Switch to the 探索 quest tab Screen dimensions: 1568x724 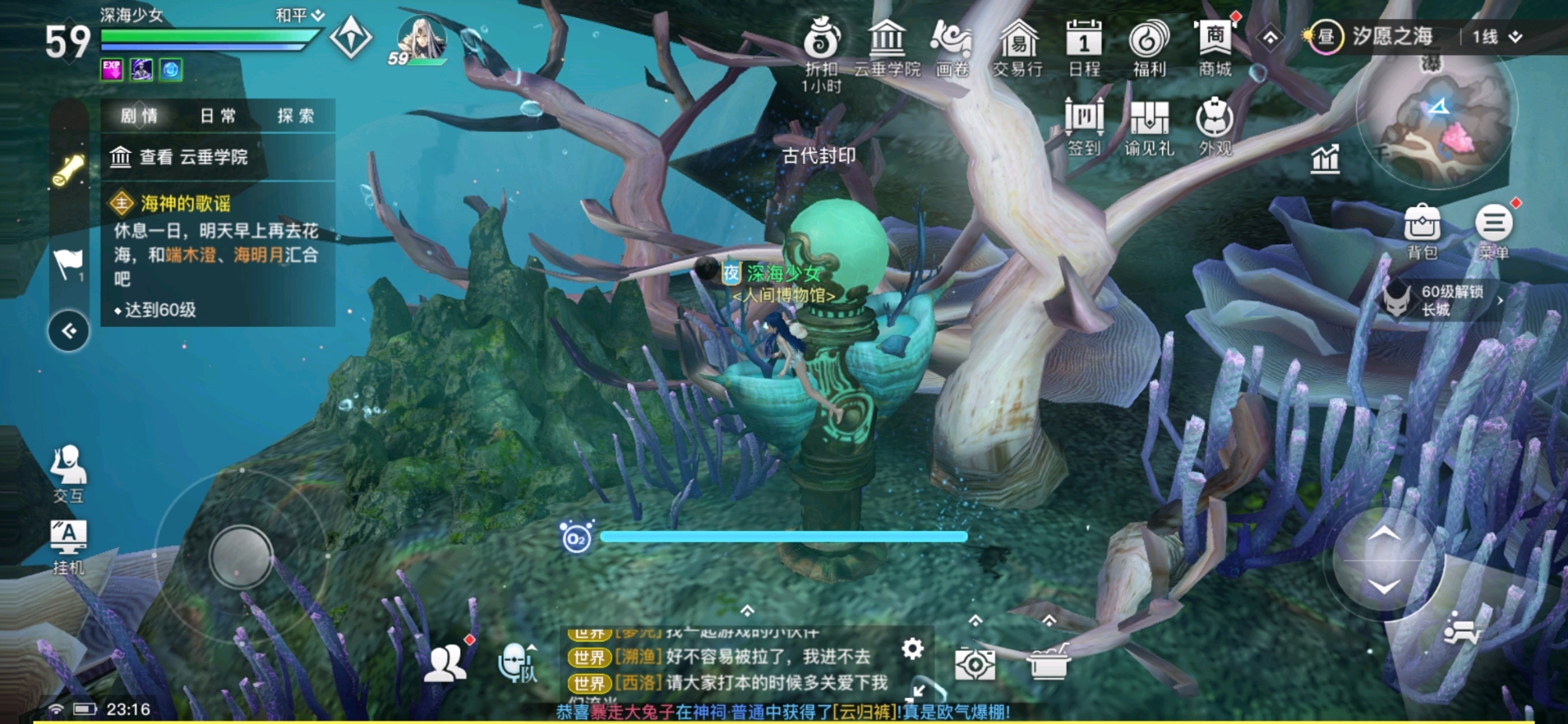pos(294,115)
